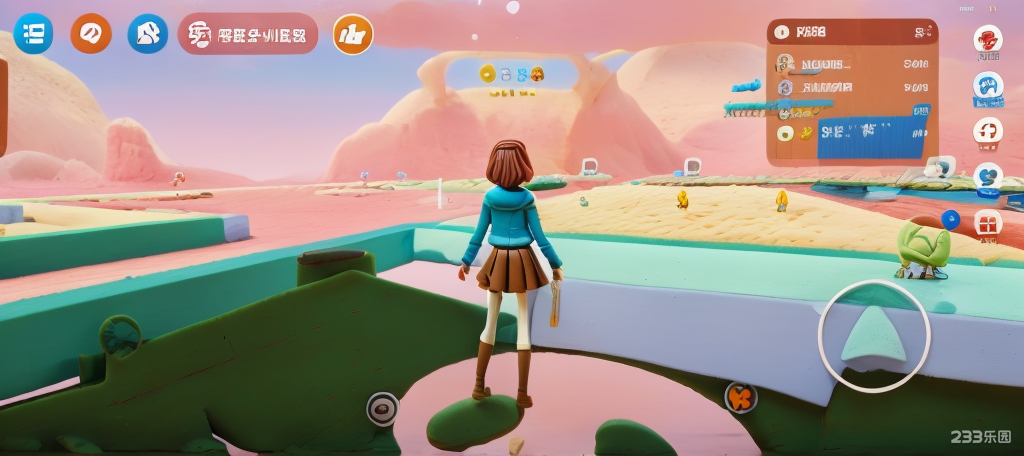Tap the orange round slash icon

tap(91, 34)
